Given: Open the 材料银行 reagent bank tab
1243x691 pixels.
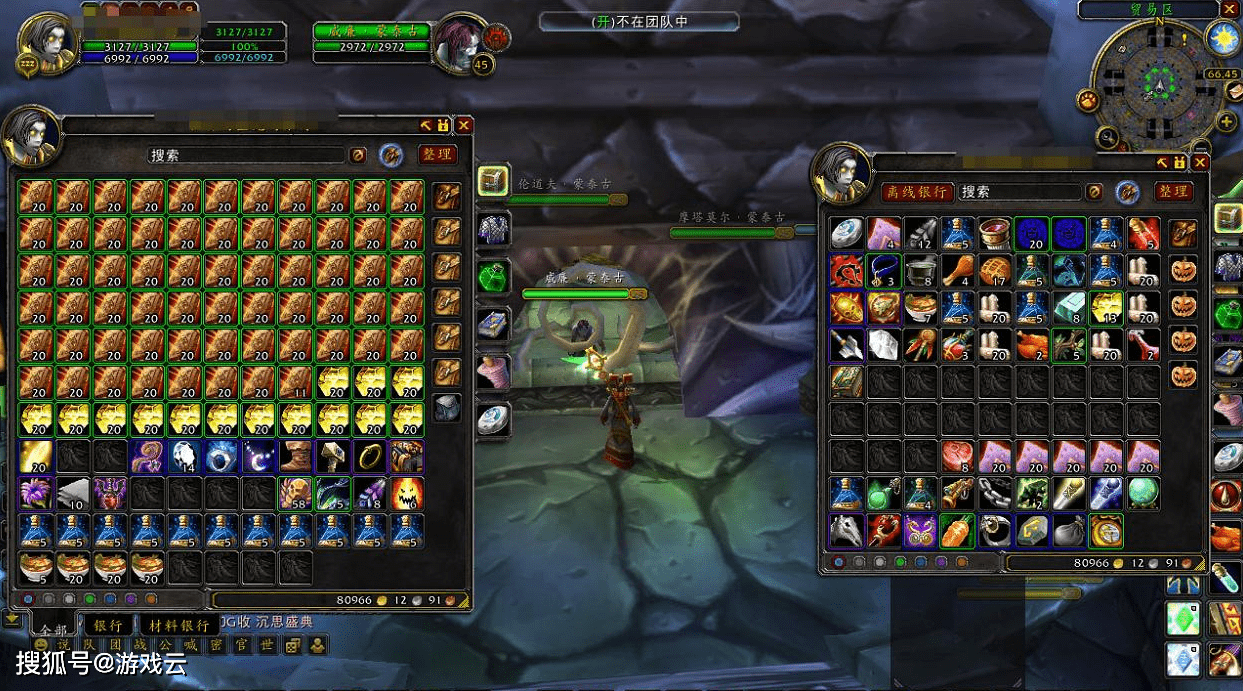Looking at the screenshot, I should (179, 624).
